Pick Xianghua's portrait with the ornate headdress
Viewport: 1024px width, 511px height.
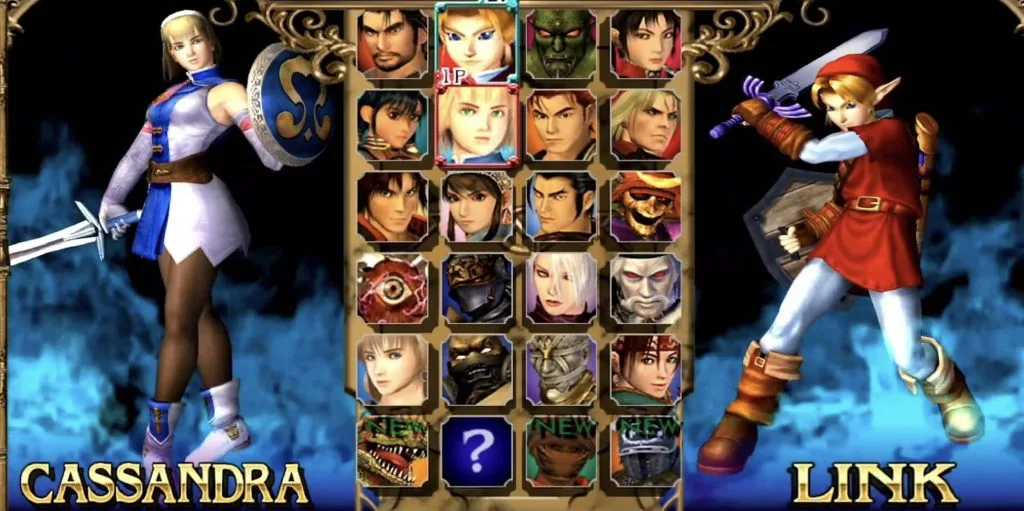click(477, 206)
